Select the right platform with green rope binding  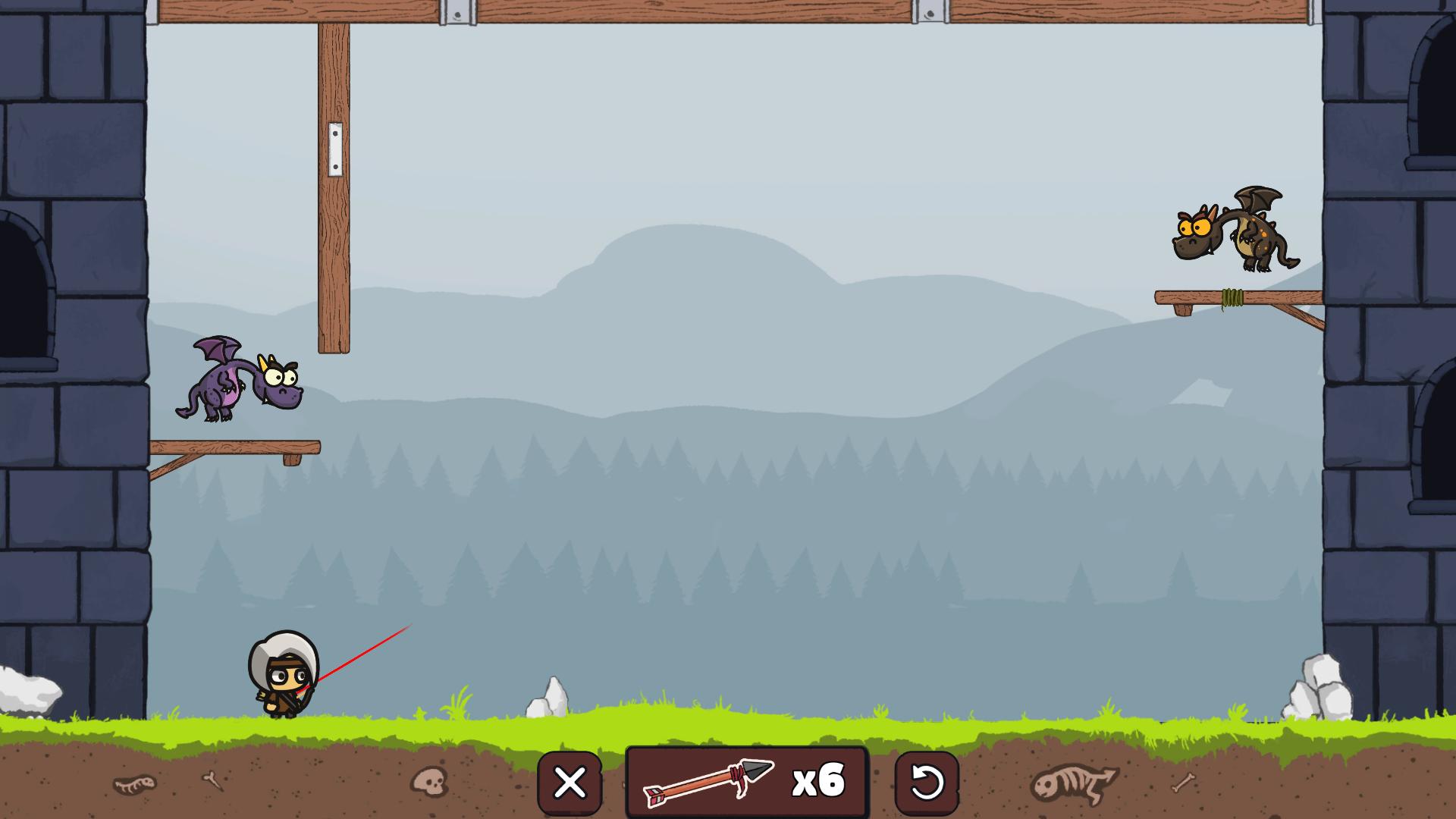pyautogui.click(x=1236, y=296)
